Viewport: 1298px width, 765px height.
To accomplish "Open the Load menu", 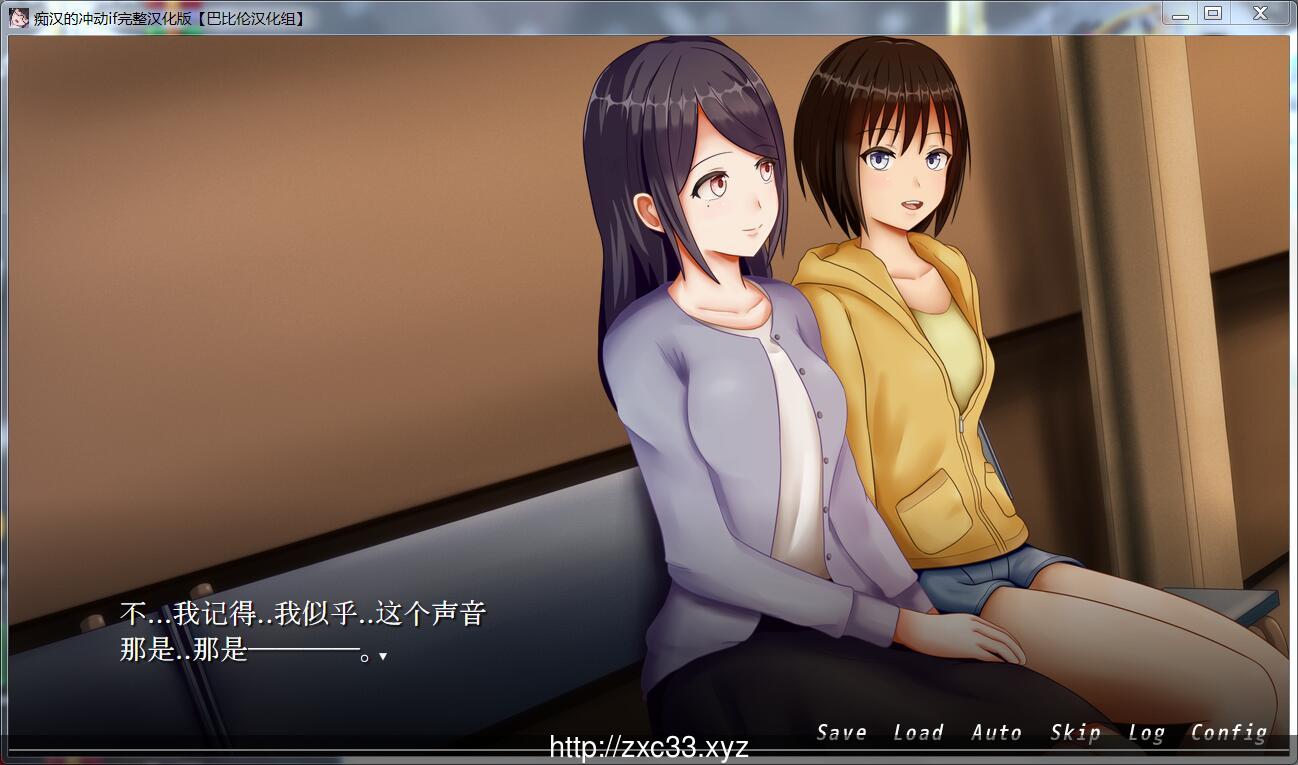I will point(918,733).
